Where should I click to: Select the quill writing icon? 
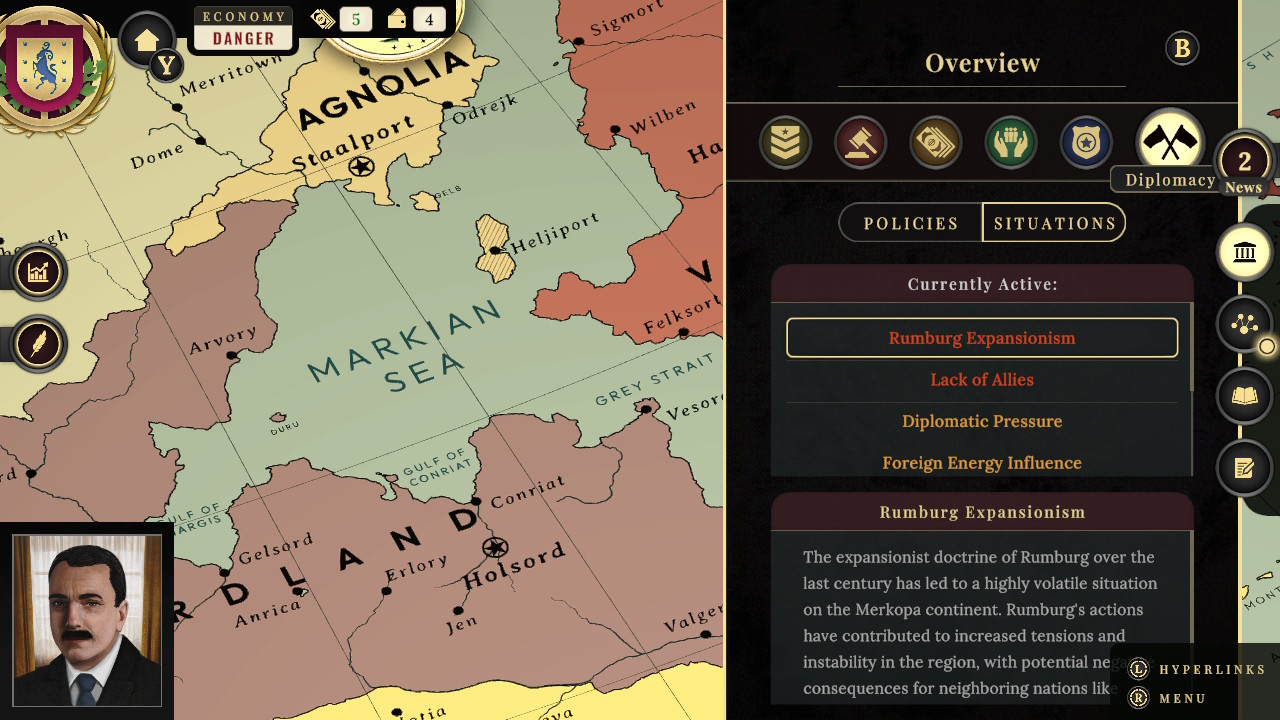pos(38,343)
